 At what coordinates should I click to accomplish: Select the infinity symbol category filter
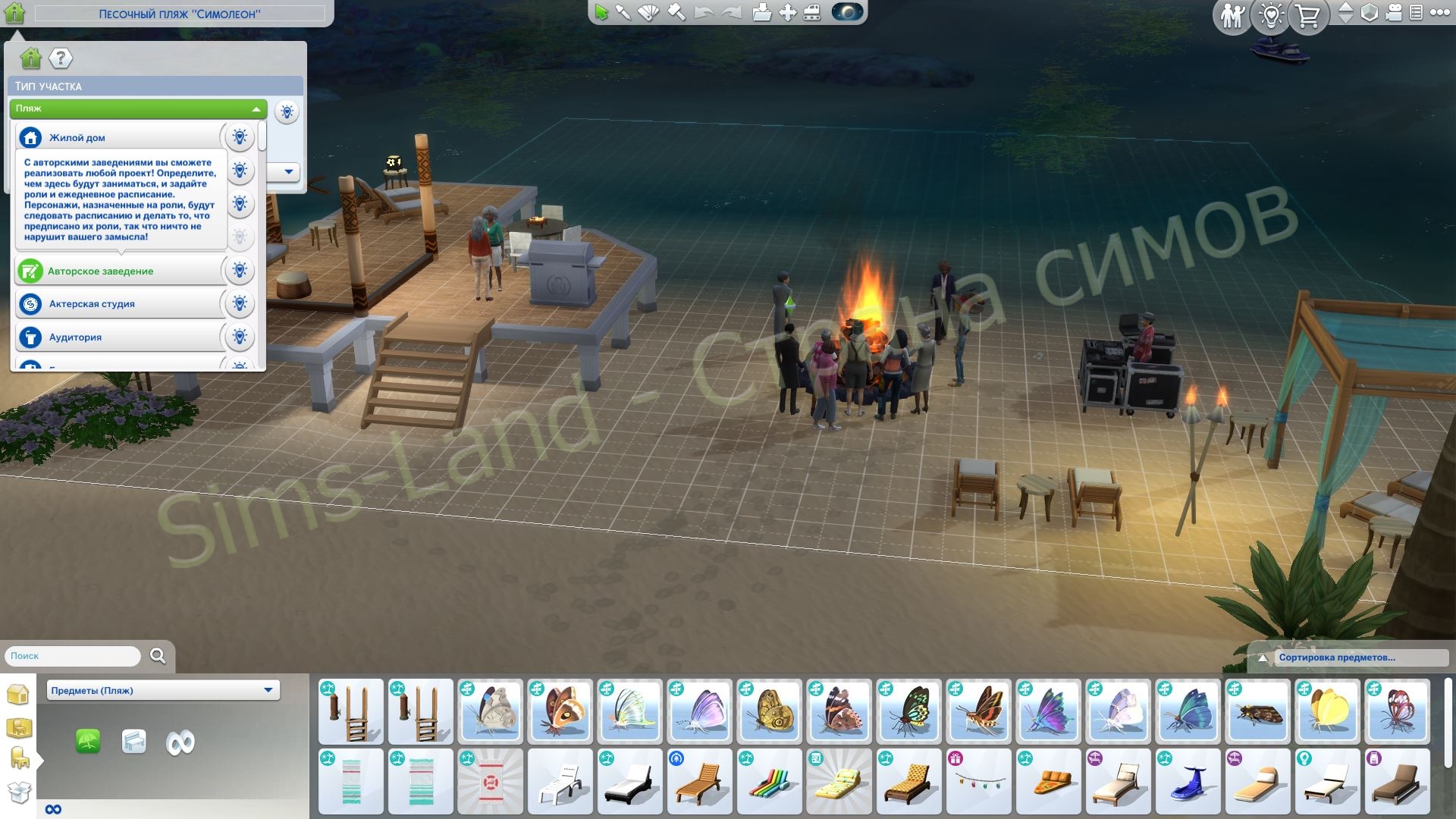pyautogui.click(x=180, y=742)
